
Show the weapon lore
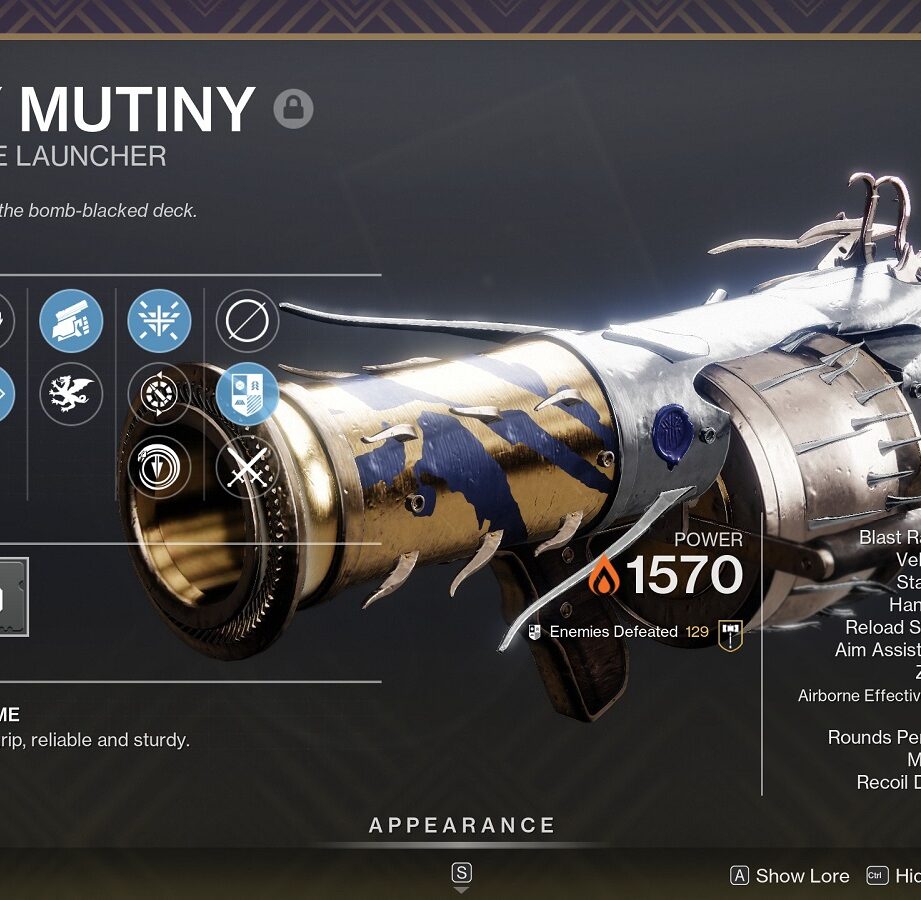coord(791,876)
